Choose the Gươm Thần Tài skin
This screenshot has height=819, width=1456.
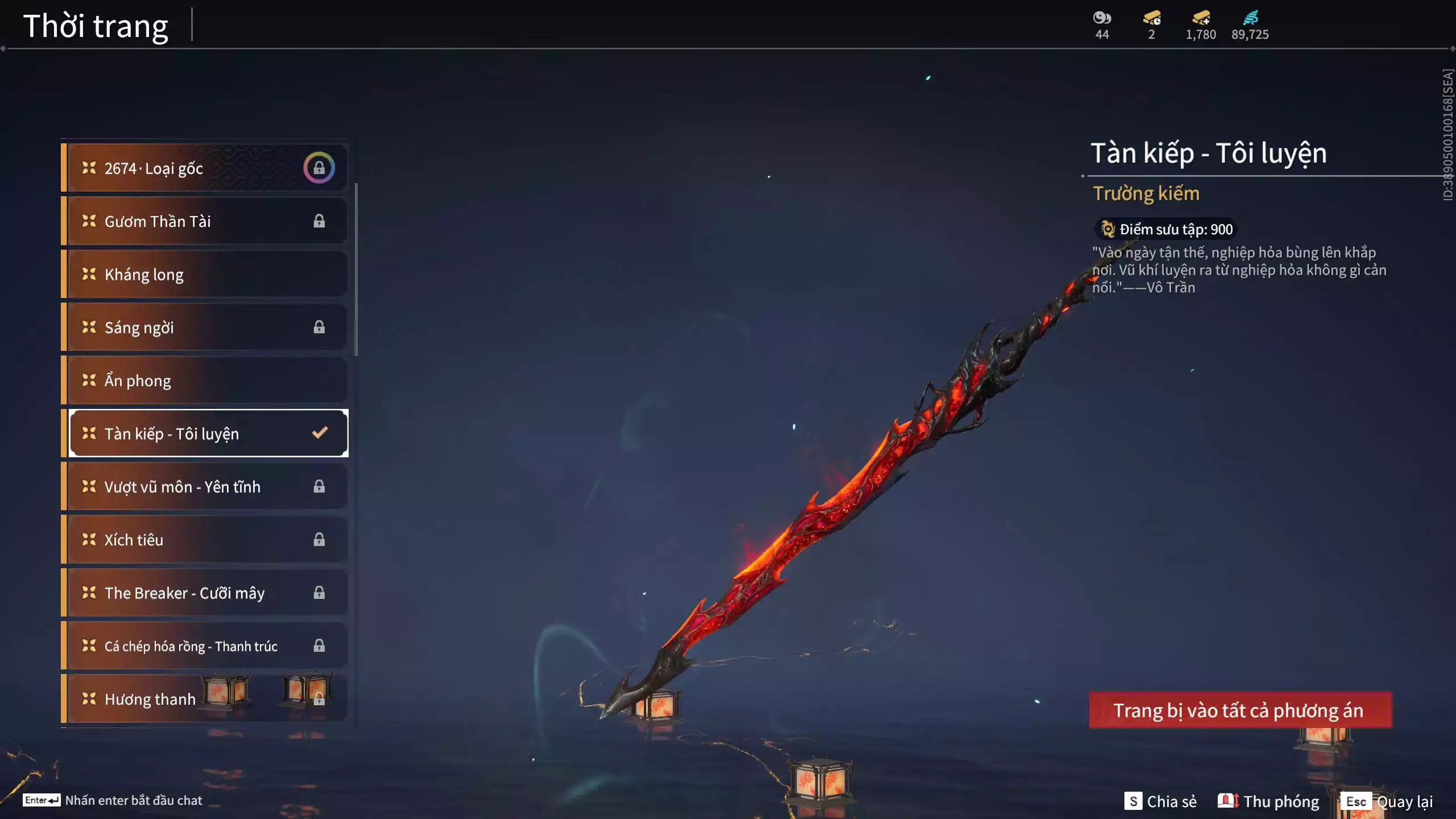tap(205, 221)
